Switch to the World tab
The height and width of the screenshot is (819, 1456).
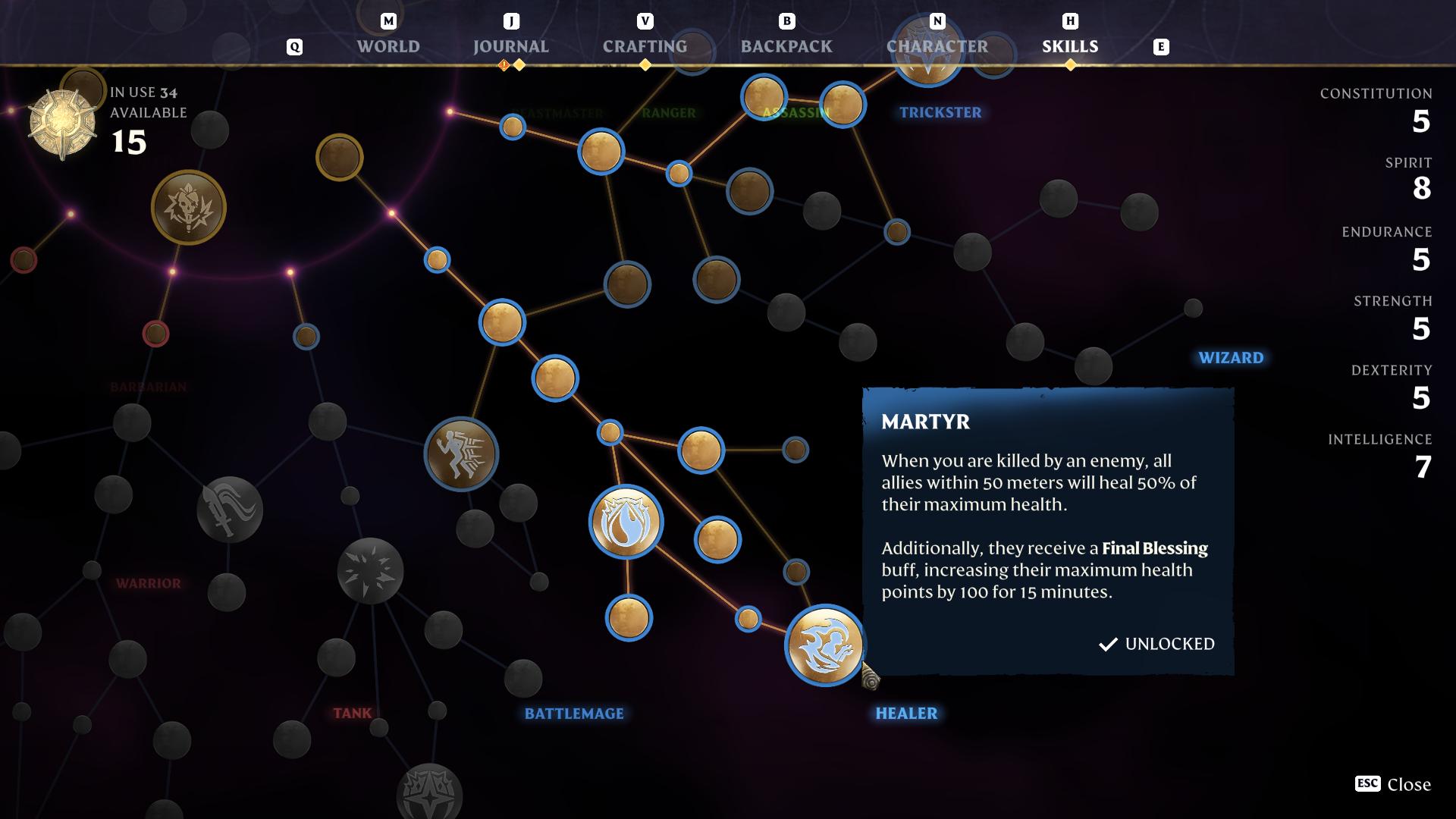pyautogui.click(x=388, y=46)
